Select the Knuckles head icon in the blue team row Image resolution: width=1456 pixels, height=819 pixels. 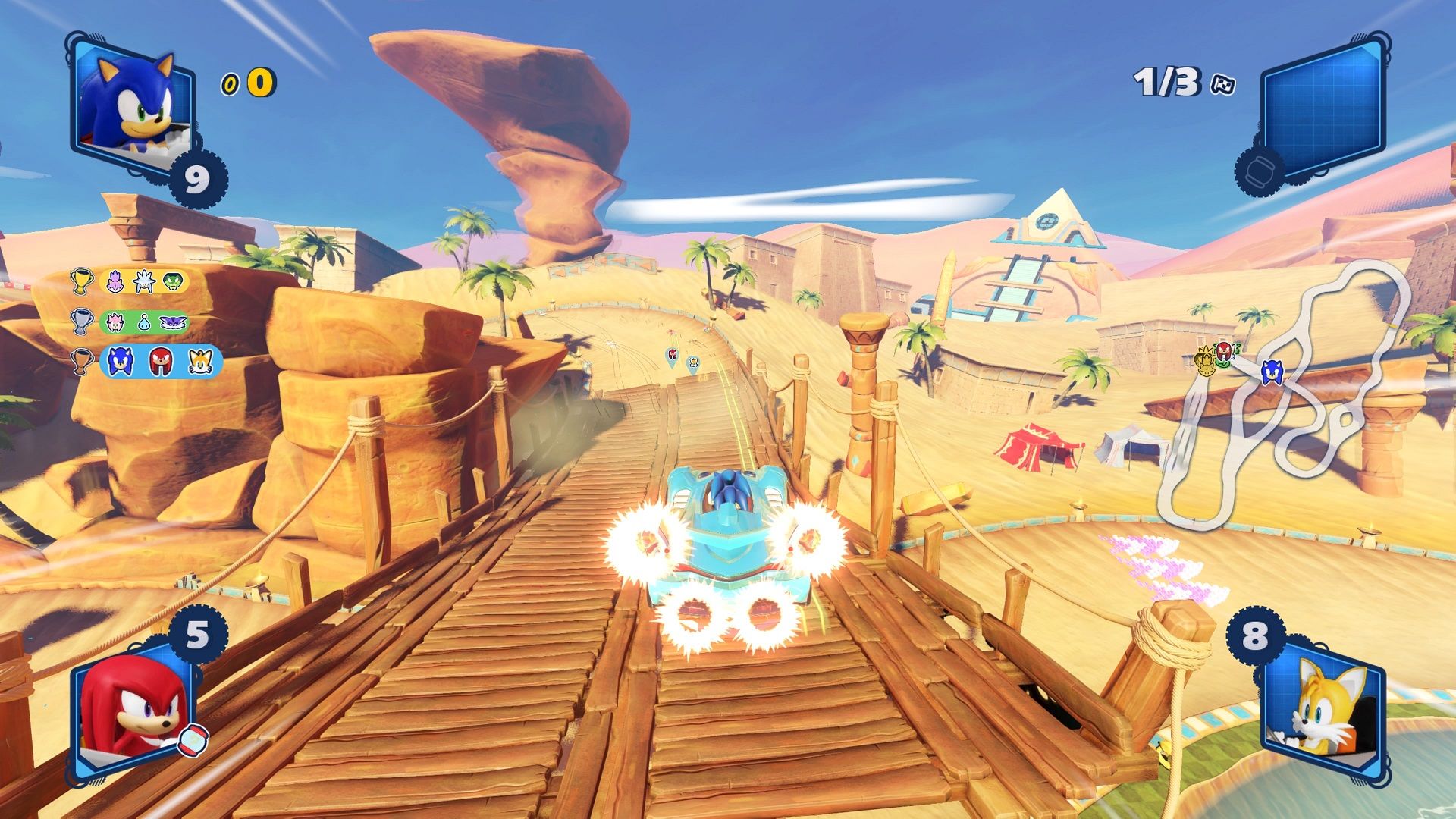tap(160, 362)
